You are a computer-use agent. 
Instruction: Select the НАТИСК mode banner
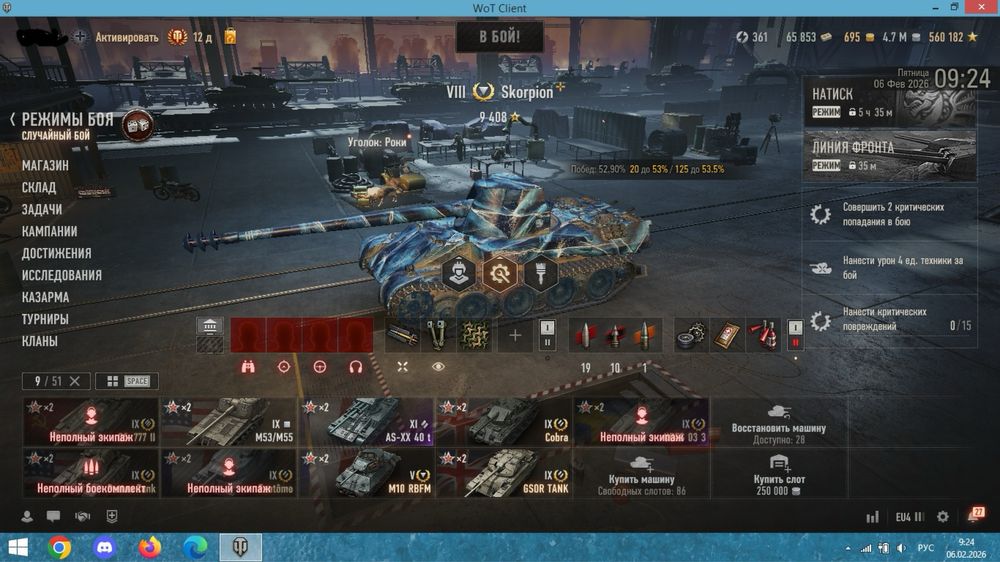pyautogui.click(x=889, y=102)
